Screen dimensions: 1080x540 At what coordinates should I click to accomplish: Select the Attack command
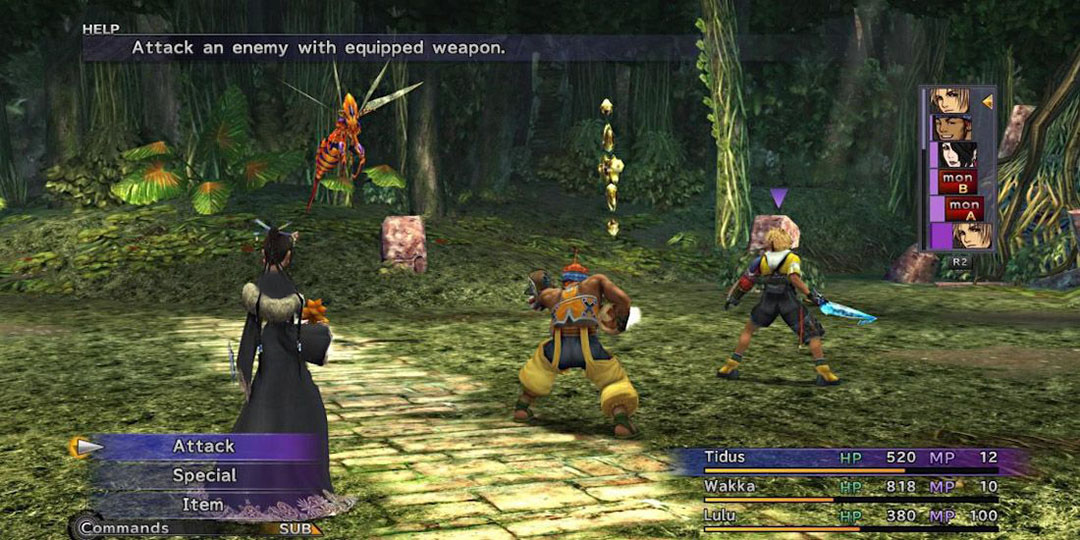click(204, 446)
